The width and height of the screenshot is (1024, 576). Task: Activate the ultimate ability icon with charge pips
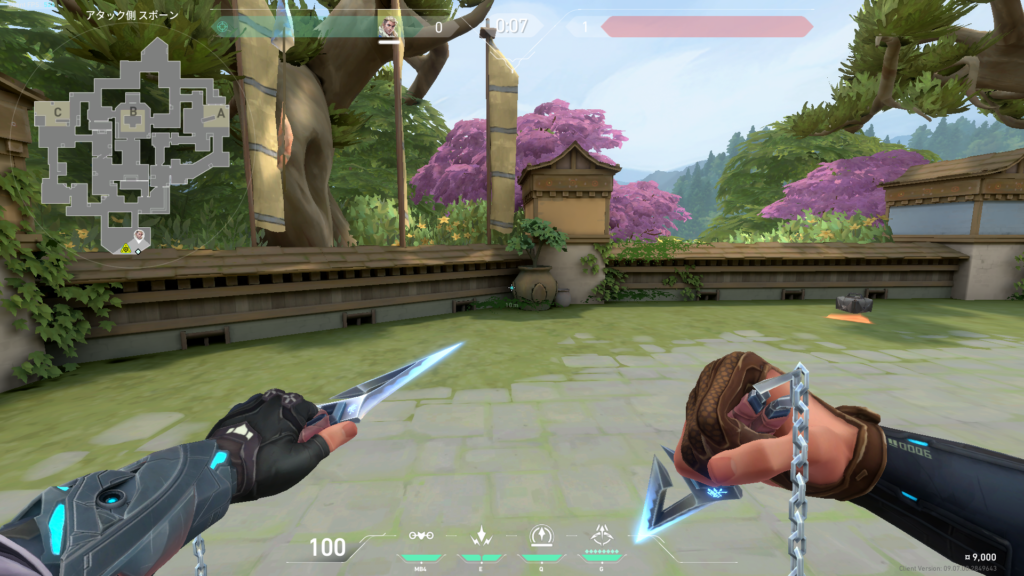pyautogui.click(x=602, y=536)
